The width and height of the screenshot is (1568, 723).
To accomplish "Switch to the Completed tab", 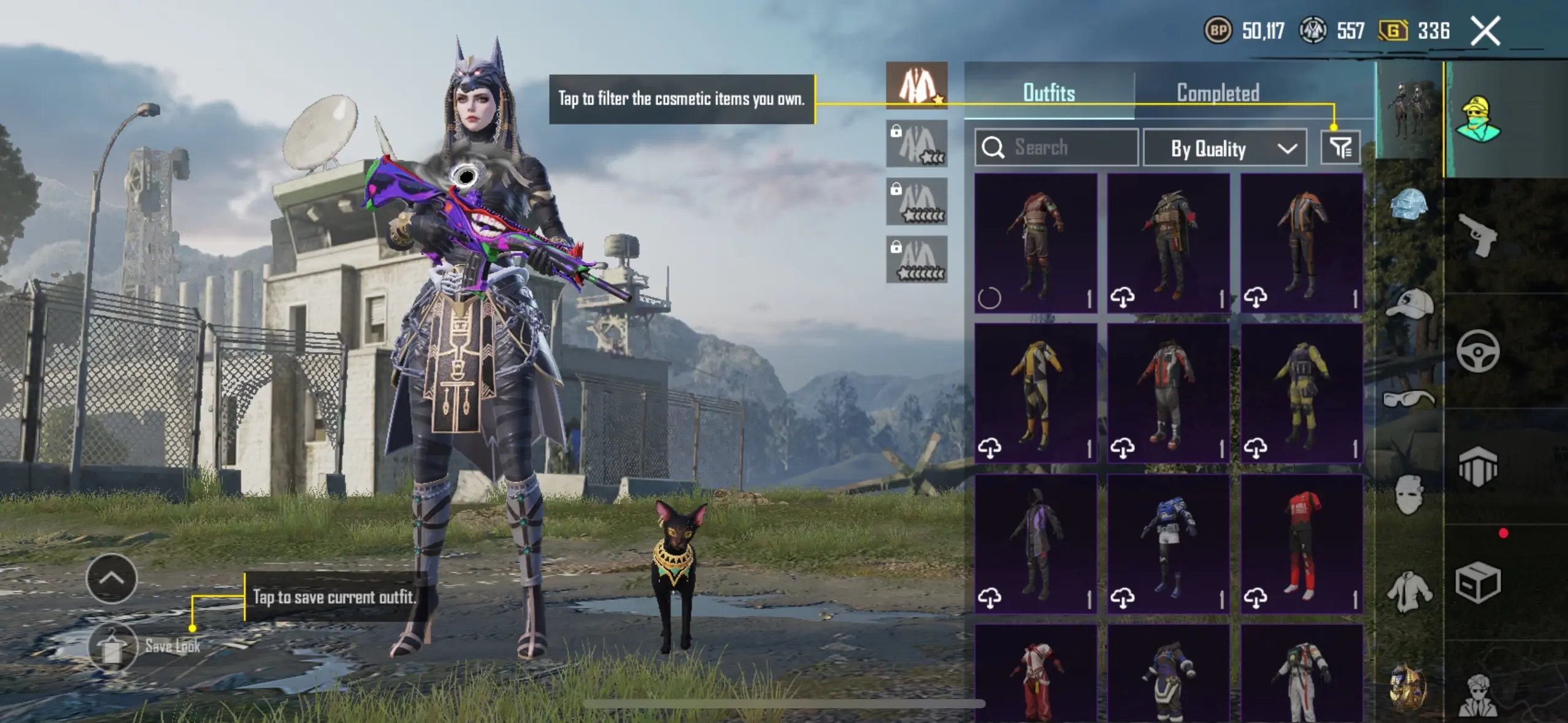I will 1218,93.
